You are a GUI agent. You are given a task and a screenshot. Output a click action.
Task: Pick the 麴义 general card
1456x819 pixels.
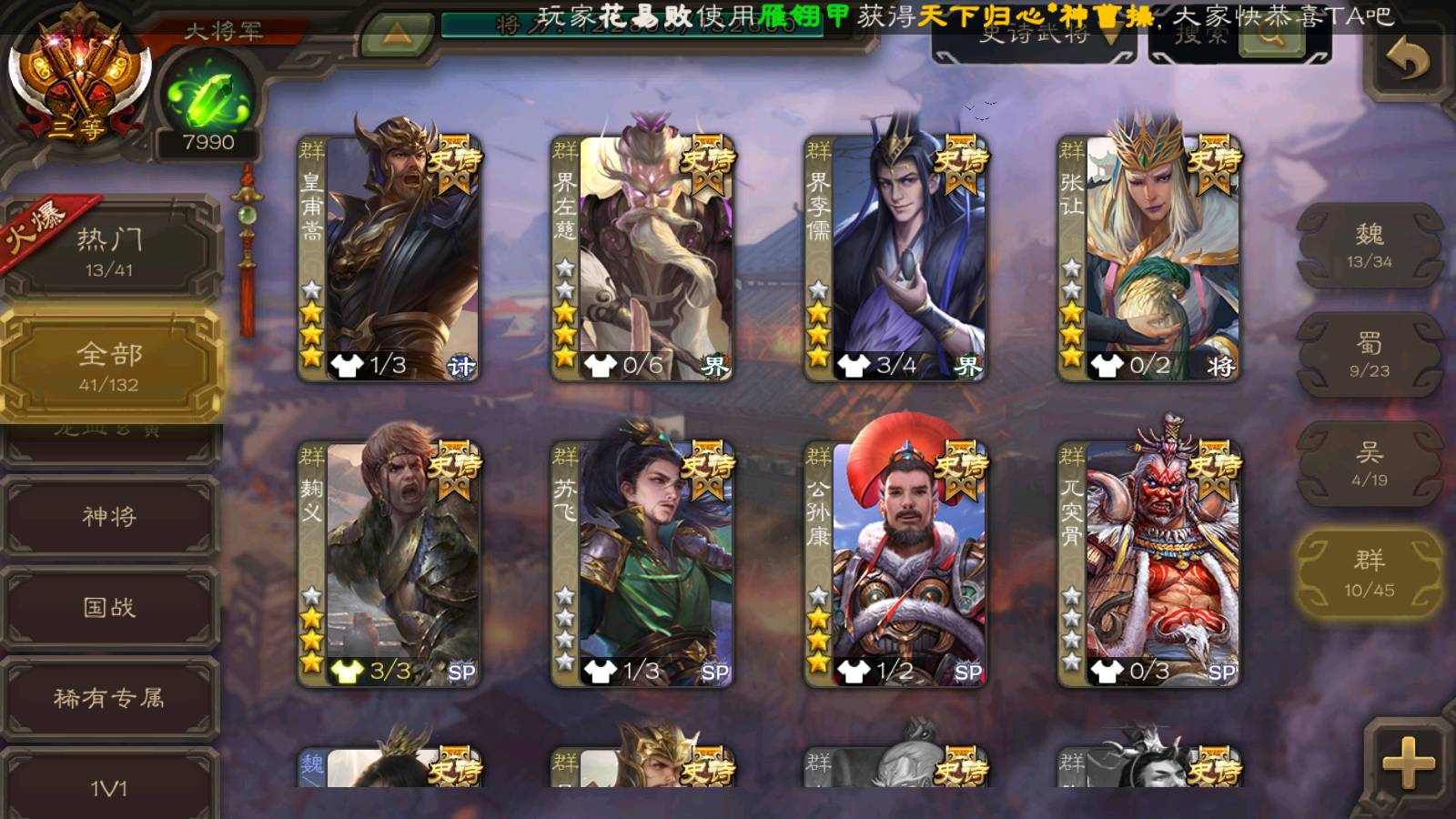point(389,562)
